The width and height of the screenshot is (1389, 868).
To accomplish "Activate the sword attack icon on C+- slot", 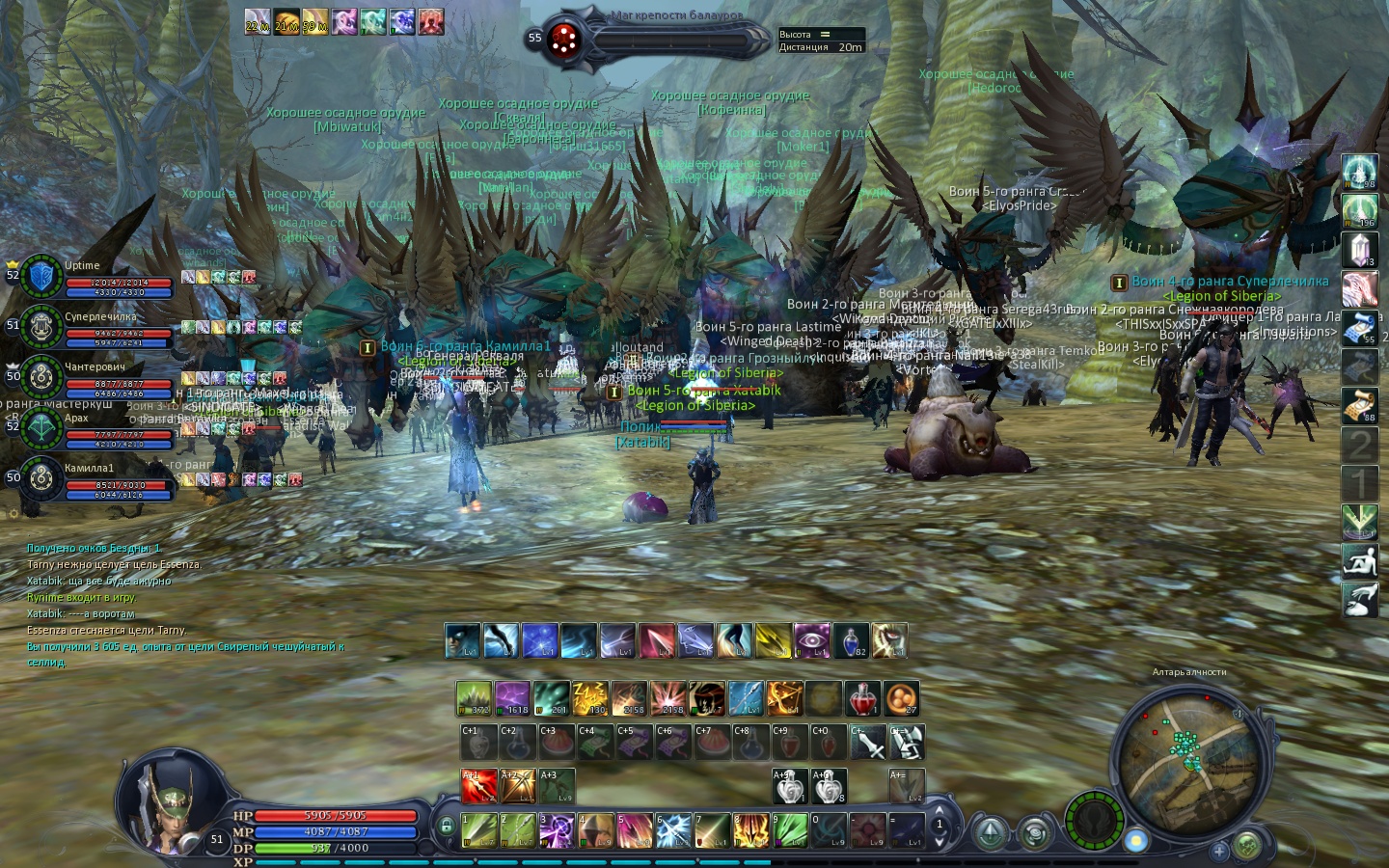I will tap(868, 743).
